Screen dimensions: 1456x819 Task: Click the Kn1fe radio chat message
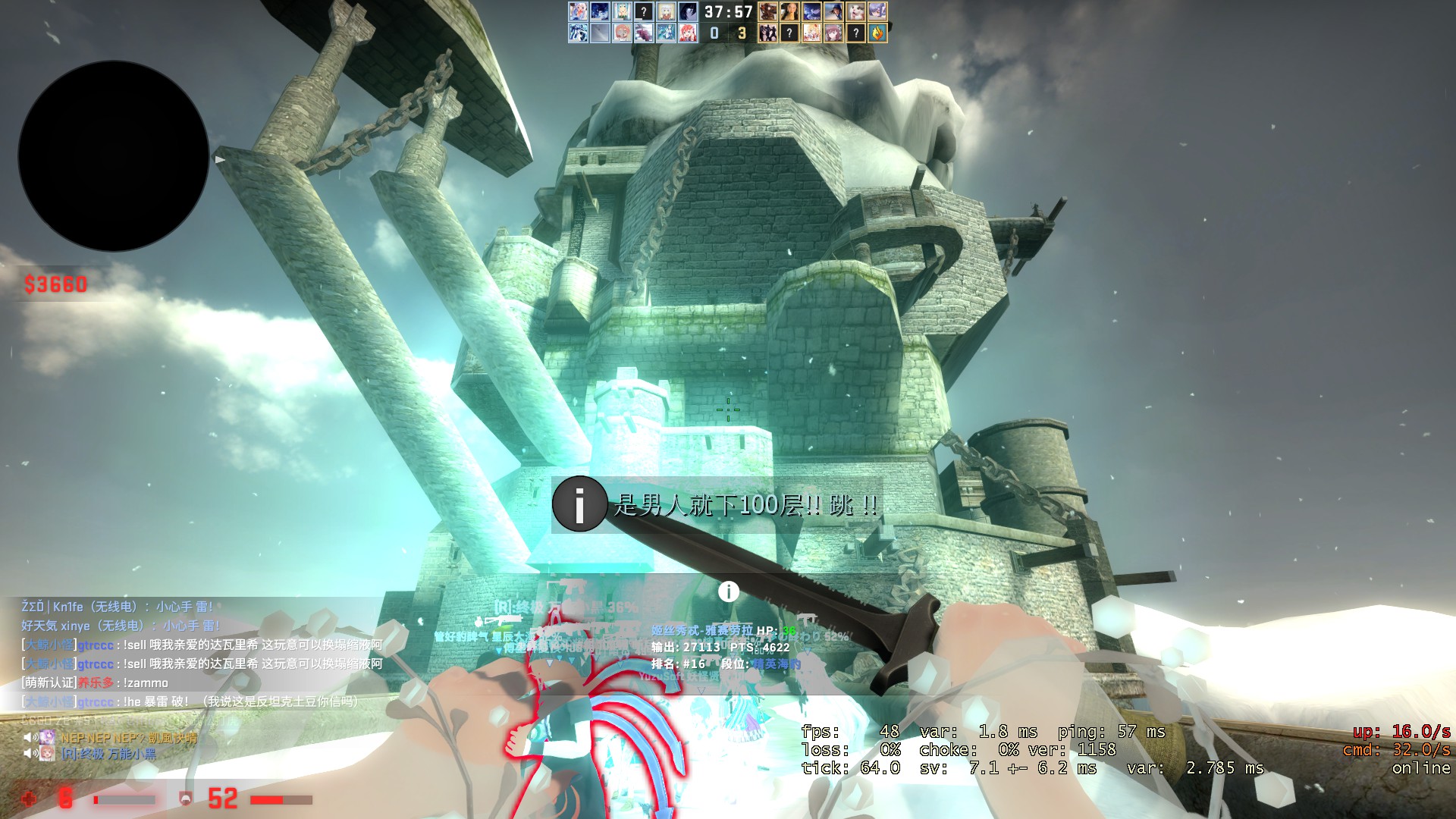118,607
